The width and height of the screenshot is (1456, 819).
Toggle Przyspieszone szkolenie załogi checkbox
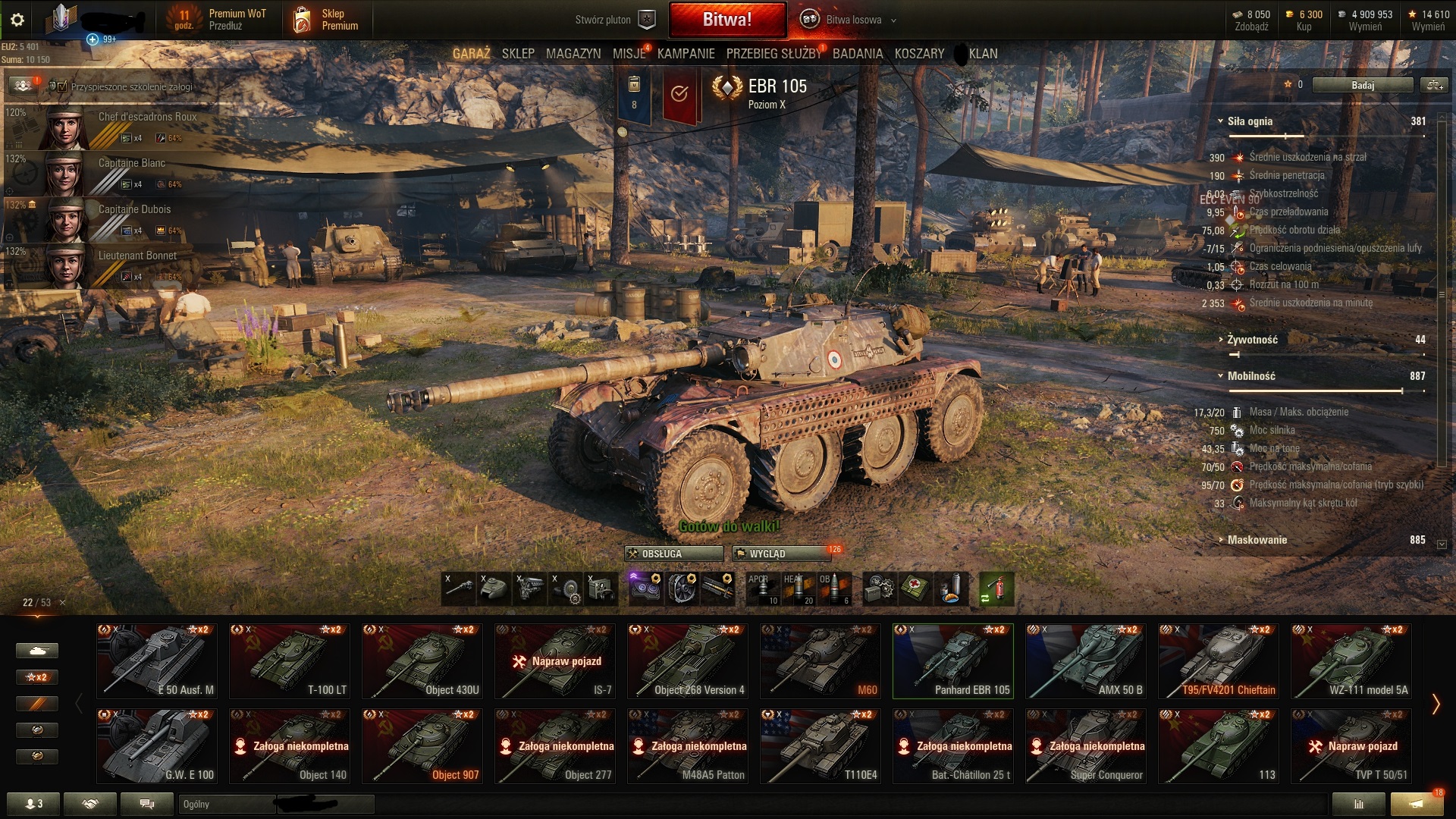click(62, 87)
